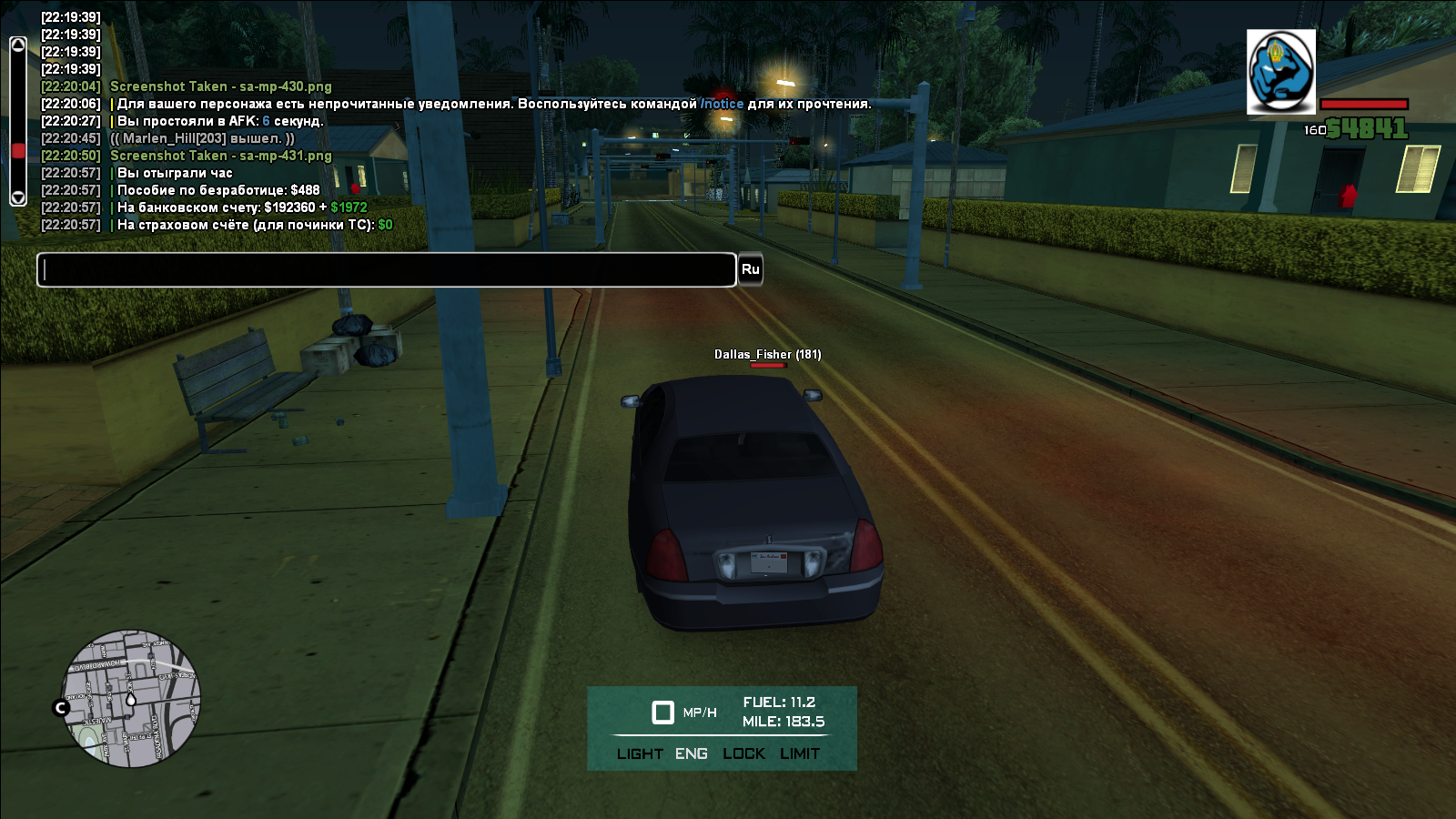Toggle the ENG engine indicator
This screenshot has height=819, width=1456.
[692, 753]
